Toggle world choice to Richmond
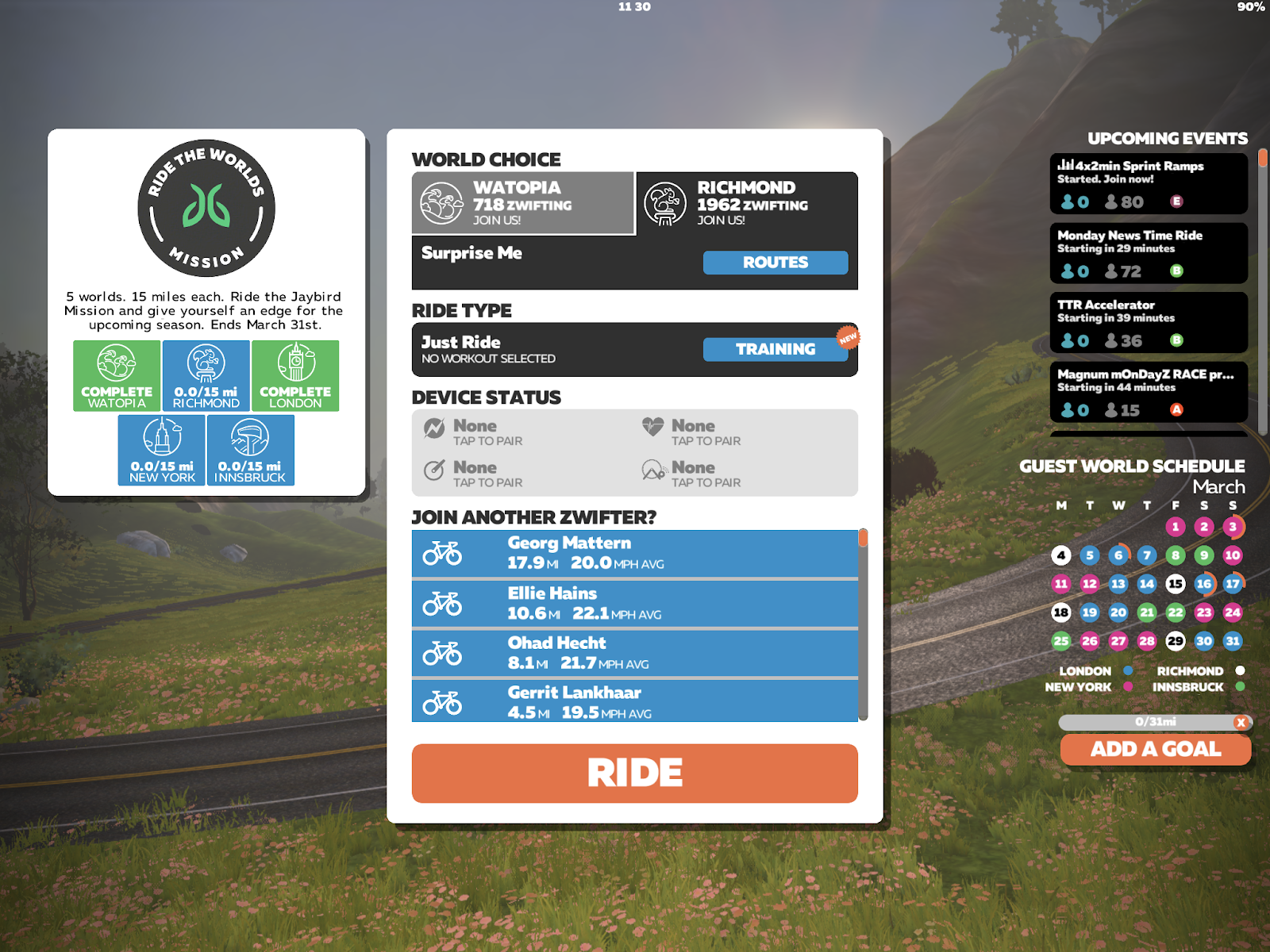The image size is (1270, 952). click(x=746, y=204)
